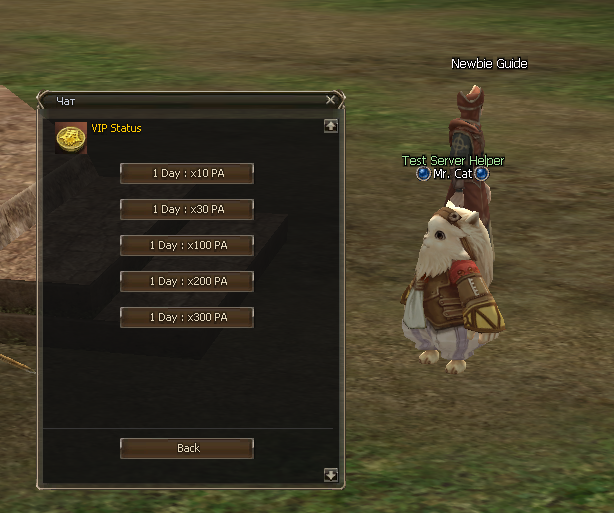Select the 1 Day : x30 PA button
614x513 pixels.
[x=187, y=210]
